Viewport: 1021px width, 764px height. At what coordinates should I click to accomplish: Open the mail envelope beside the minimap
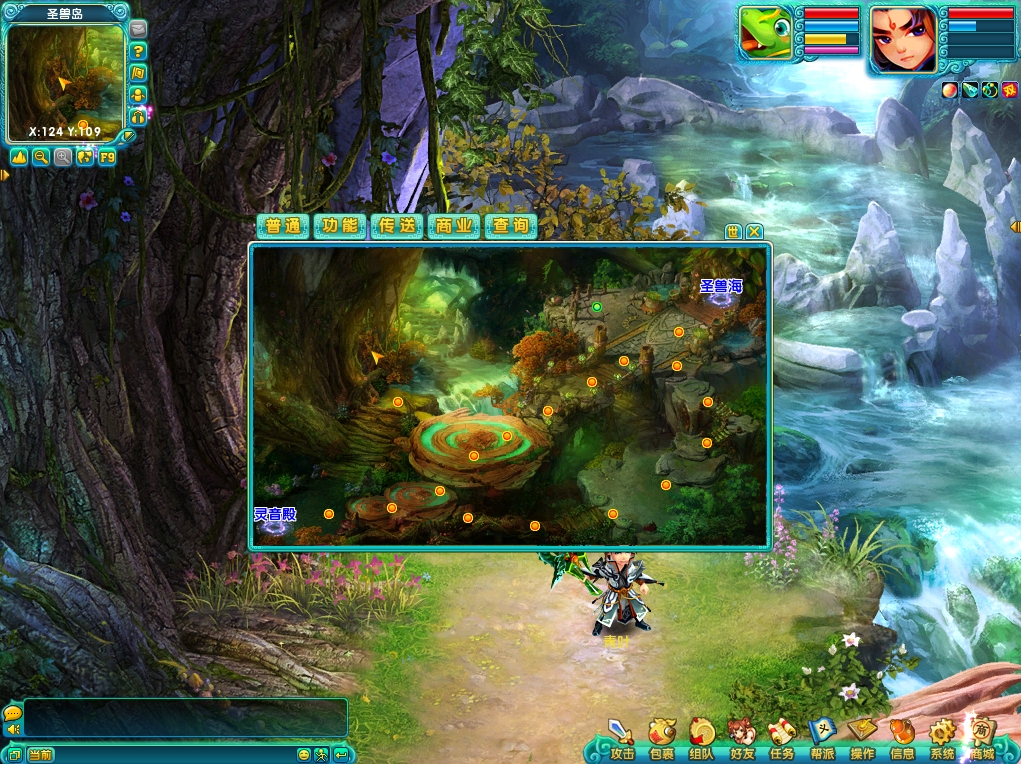[x=138, y=29]
